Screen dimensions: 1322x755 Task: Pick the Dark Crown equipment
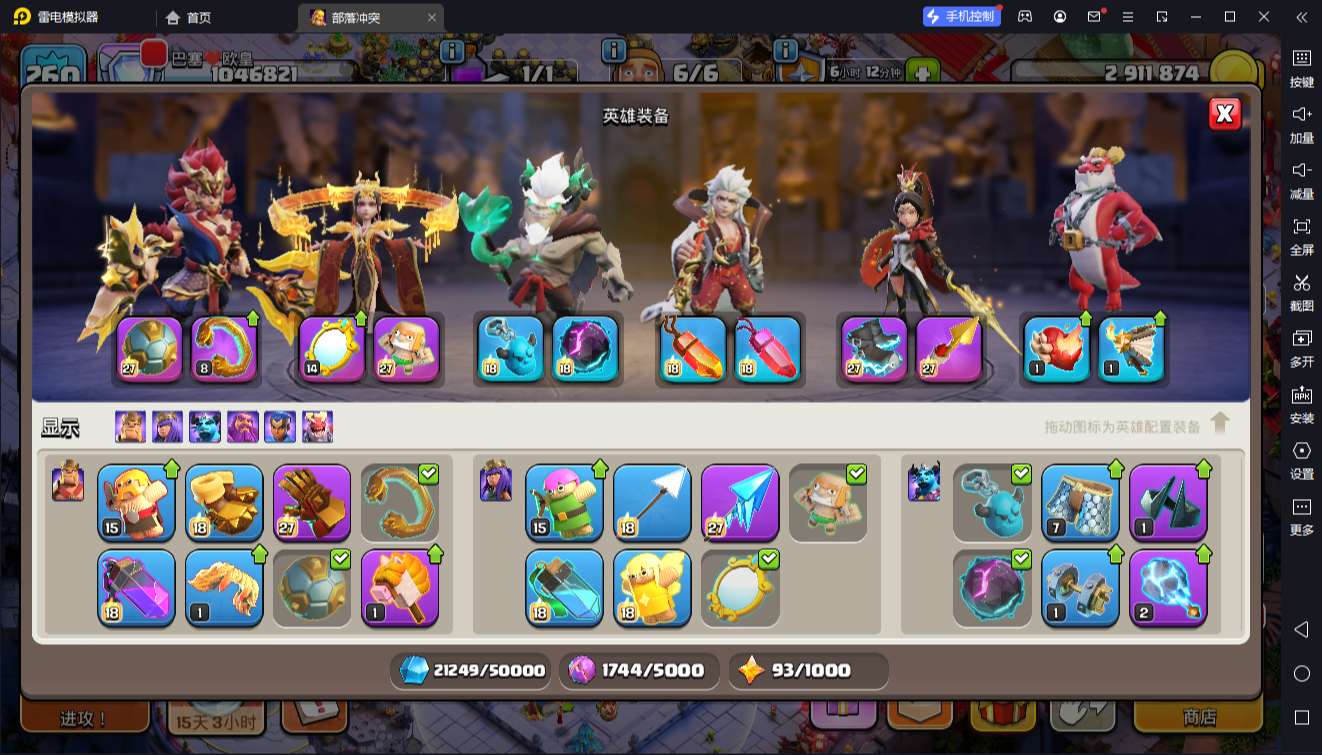tap(1168, 502)
